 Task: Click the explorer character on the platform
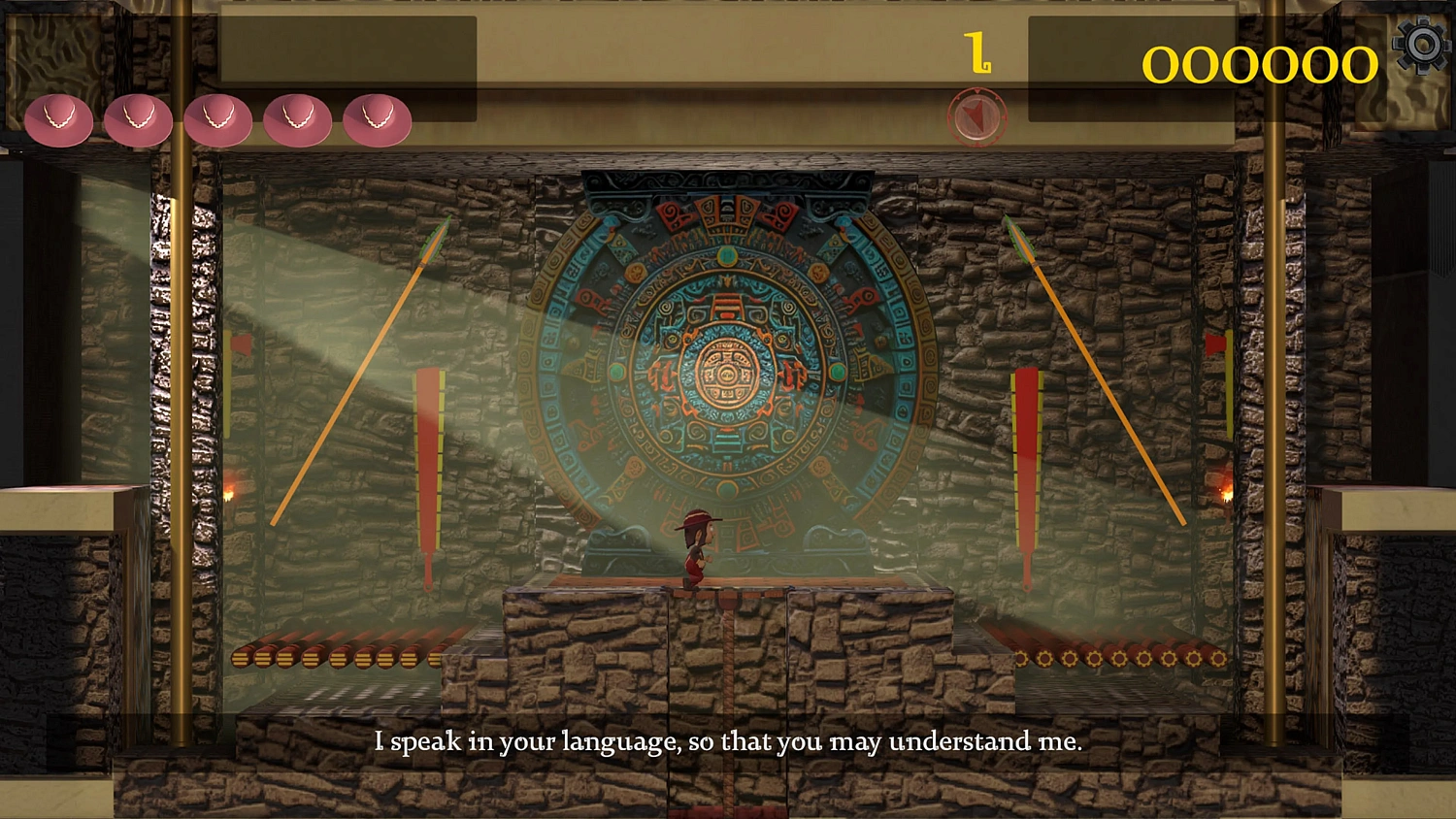[696, 548]
